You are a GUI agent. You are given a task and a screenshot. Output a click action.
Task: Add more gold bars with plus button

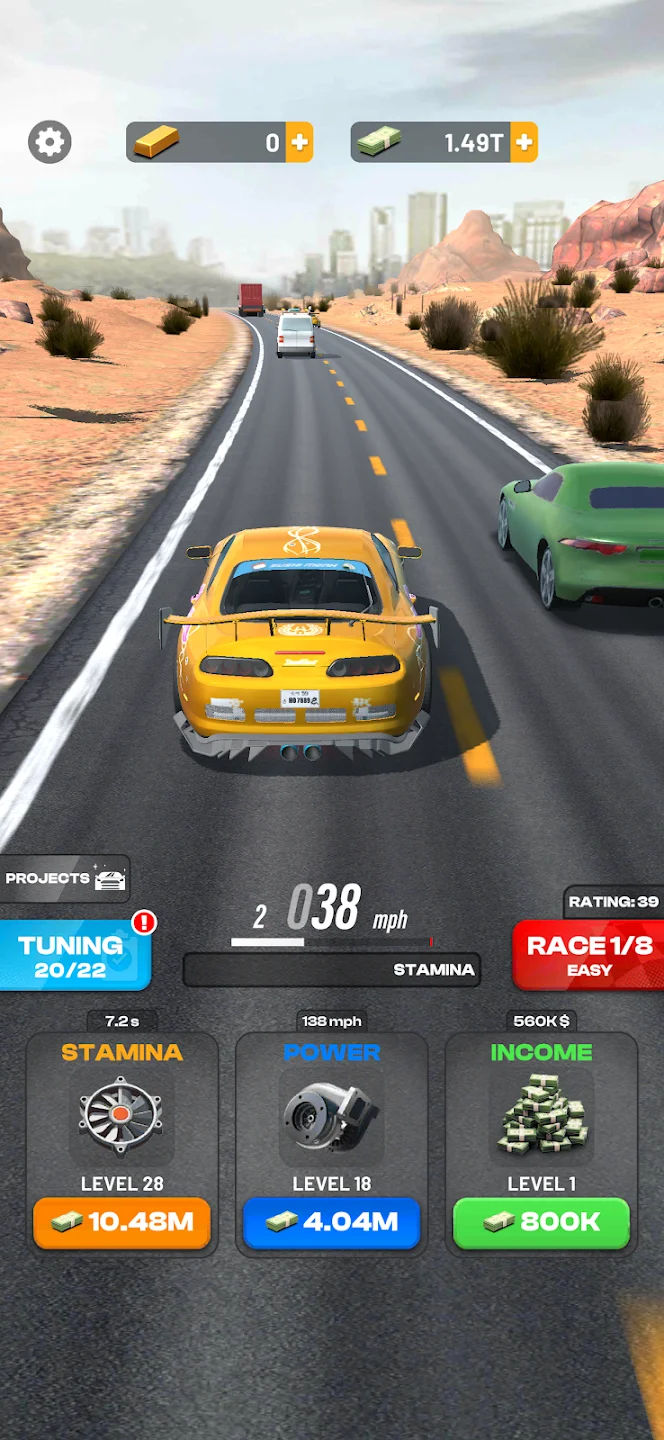[299, 142]
